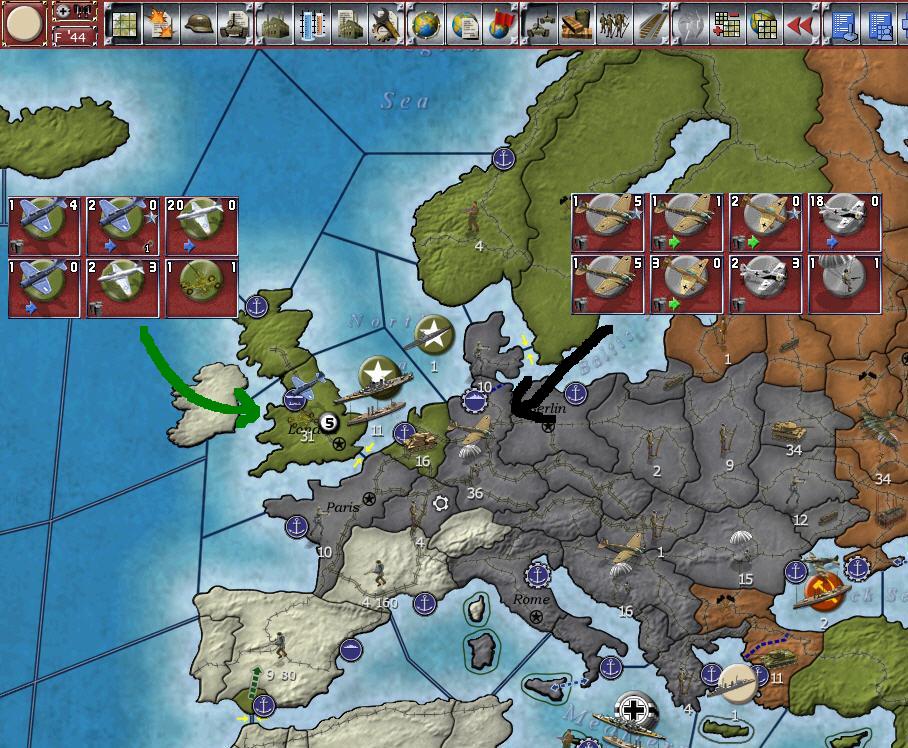The height and width of the screenshot is (748, 908).
Task: Open the infantry soldiers toolbar icon
Action: 613,23
